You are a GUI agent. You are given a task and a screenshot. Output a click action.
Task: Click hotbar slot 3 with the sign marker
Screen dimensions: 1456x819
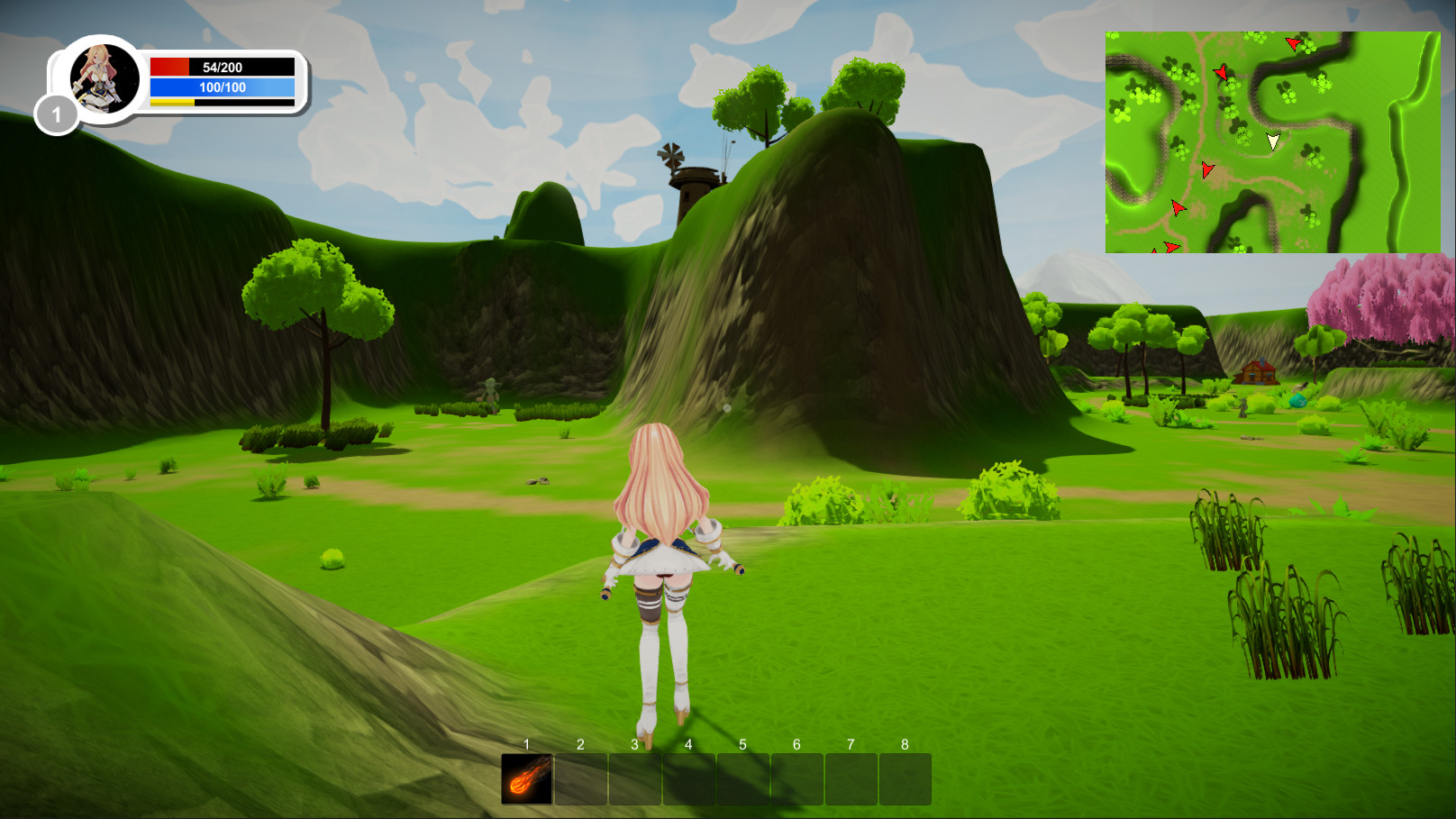click(634, 780)
